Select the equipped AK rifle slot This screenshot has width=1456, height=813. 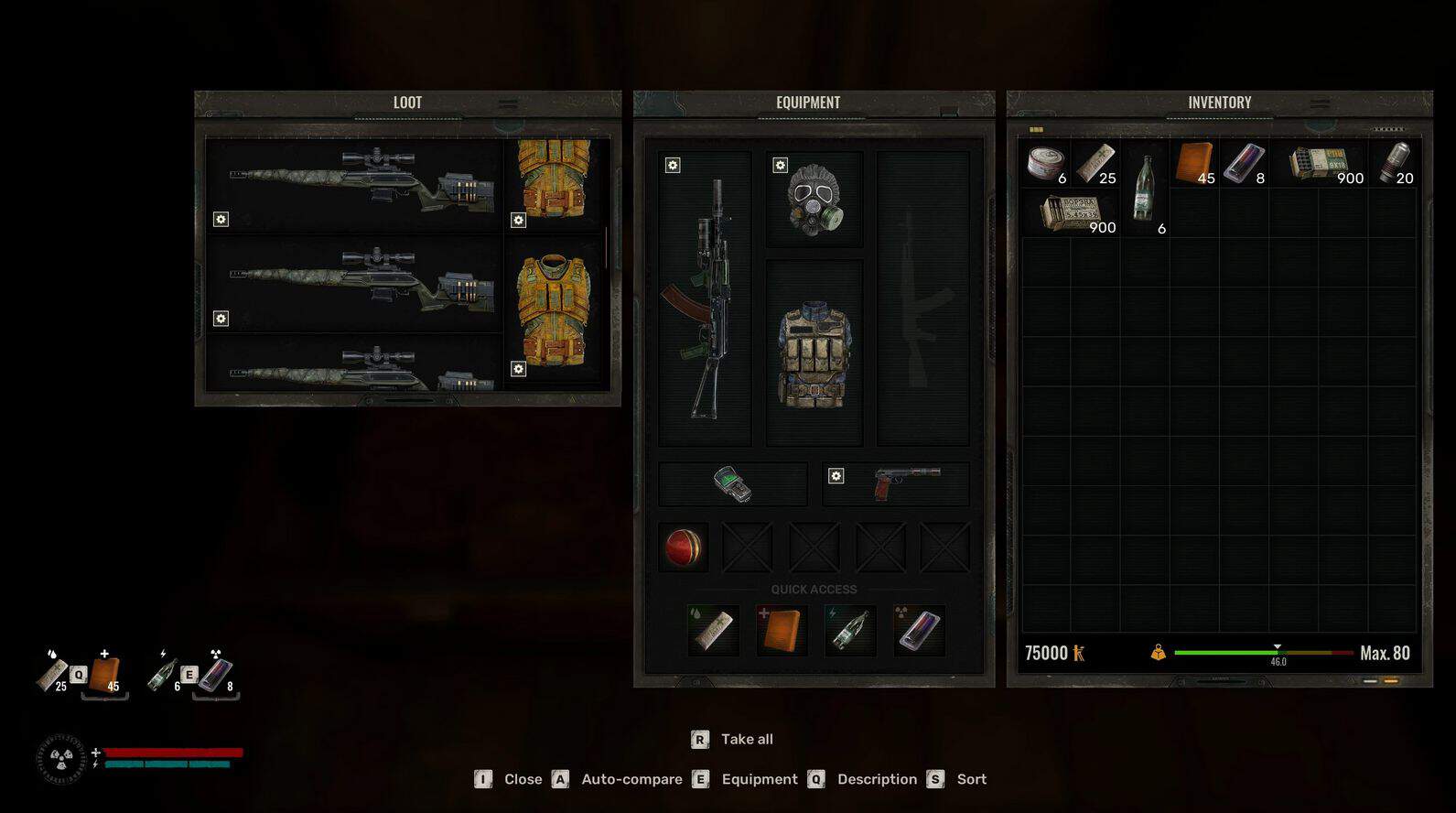tap(704, 298)
